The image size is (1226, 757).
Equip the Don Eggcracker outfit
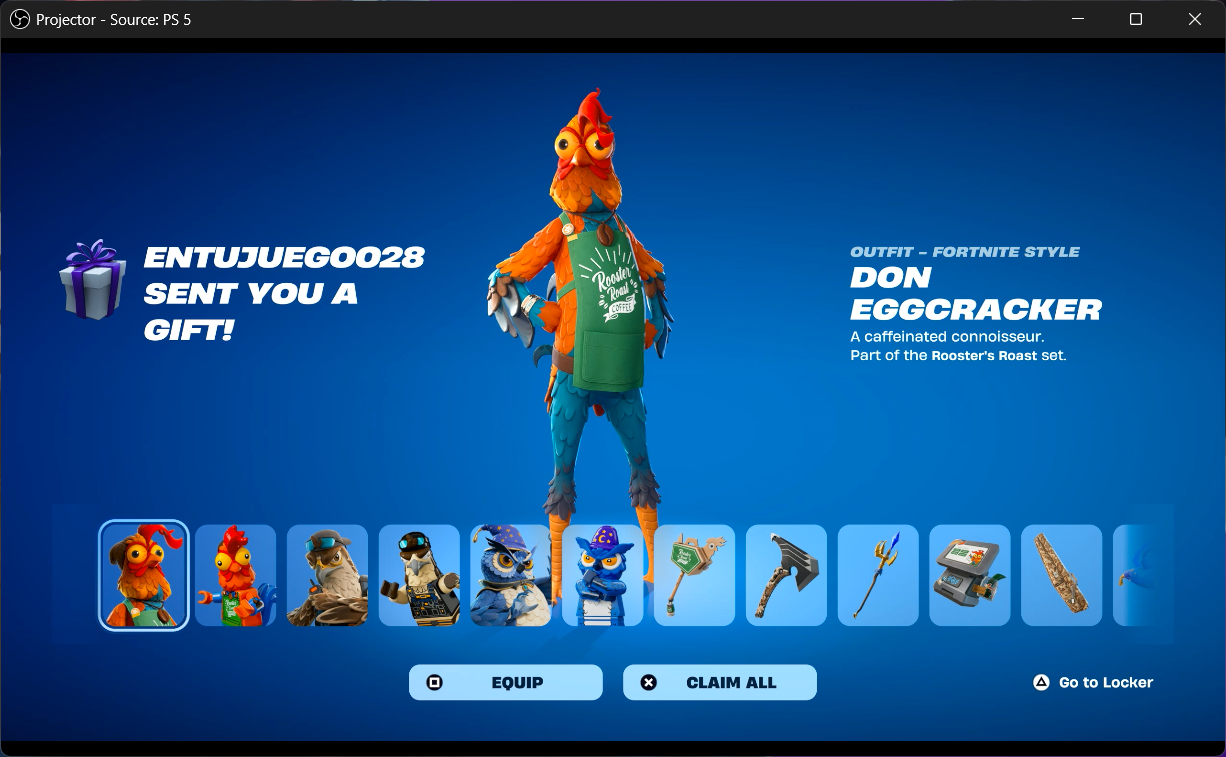pos(505,683)
